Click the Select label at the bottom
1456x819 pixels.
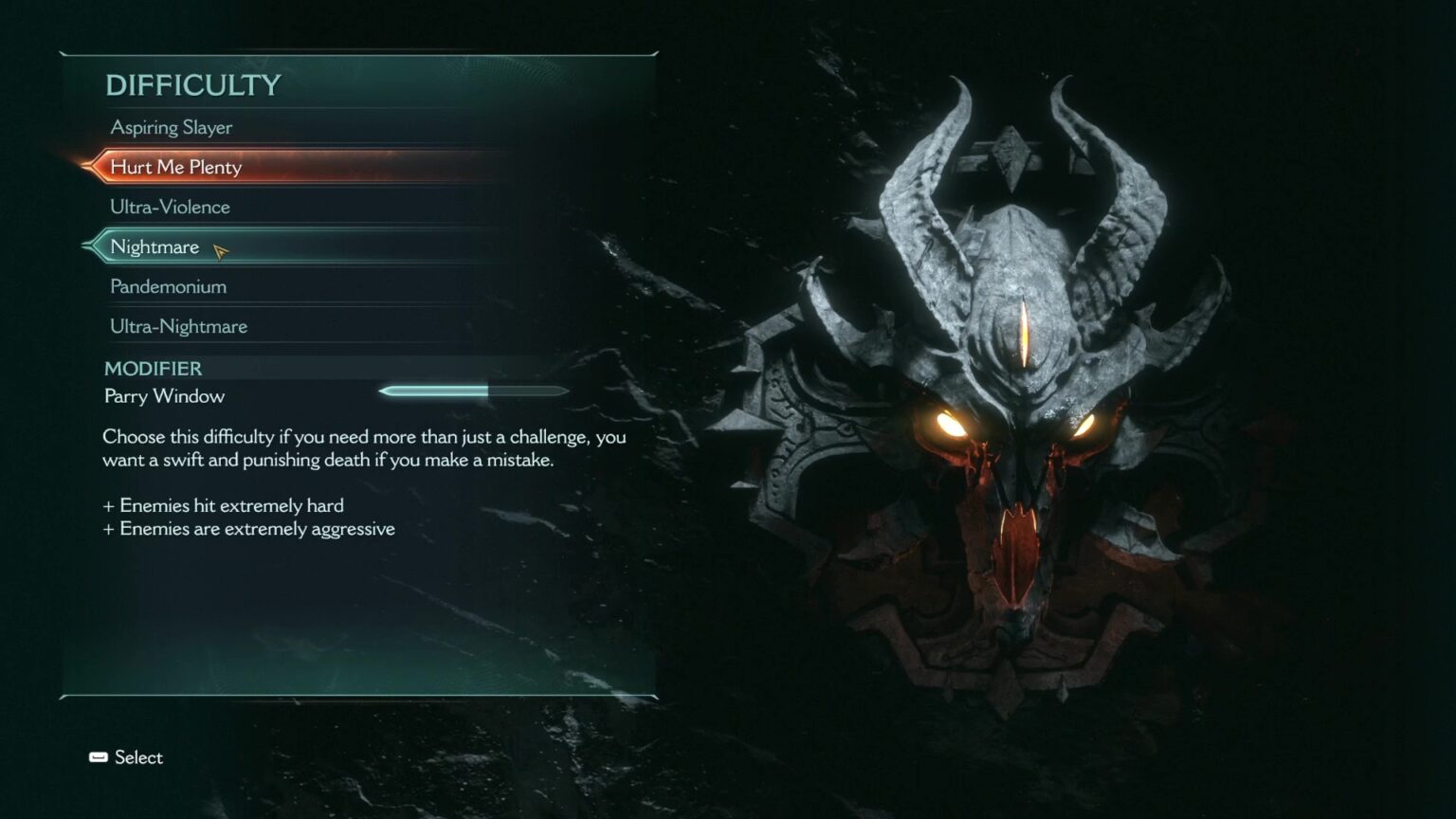coord(138,757)
